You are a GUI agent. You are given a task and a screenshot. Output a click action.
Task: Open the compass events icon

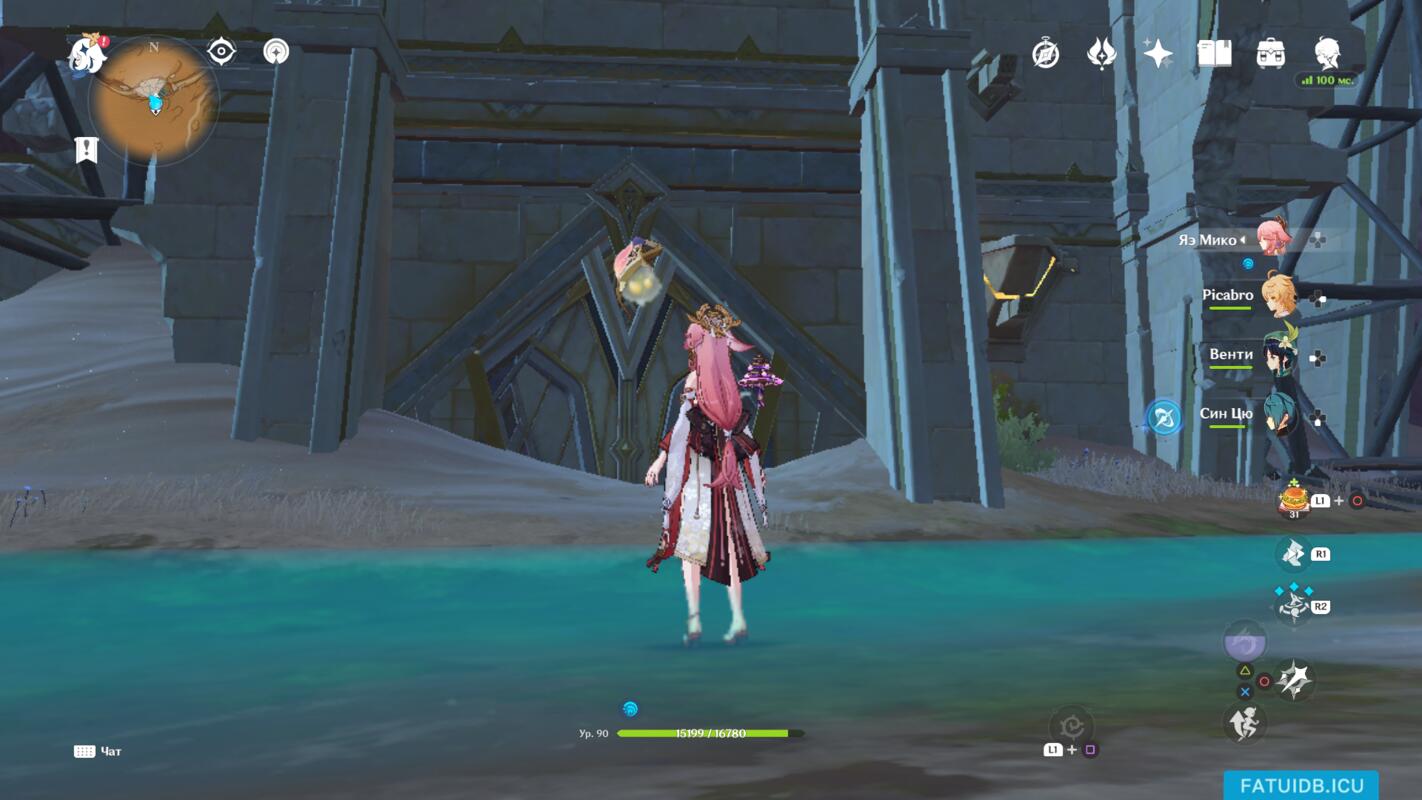point(1046,54)
